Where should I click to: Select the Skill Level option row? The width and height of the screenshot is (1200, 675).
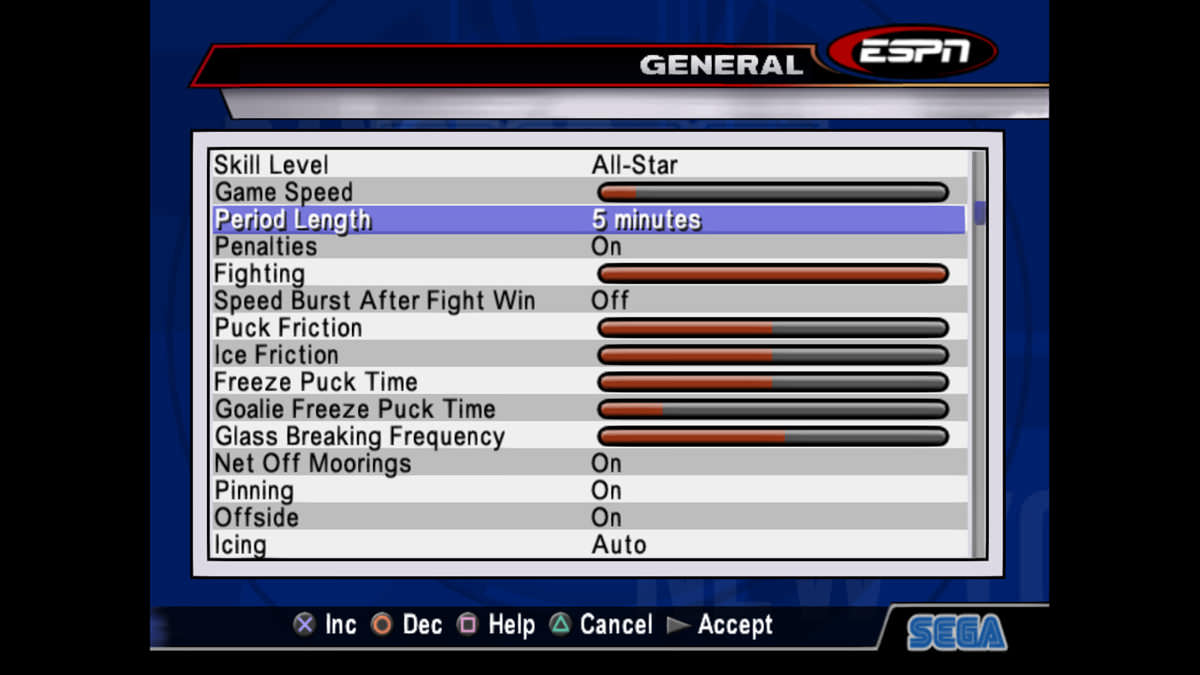click(588, 165)
